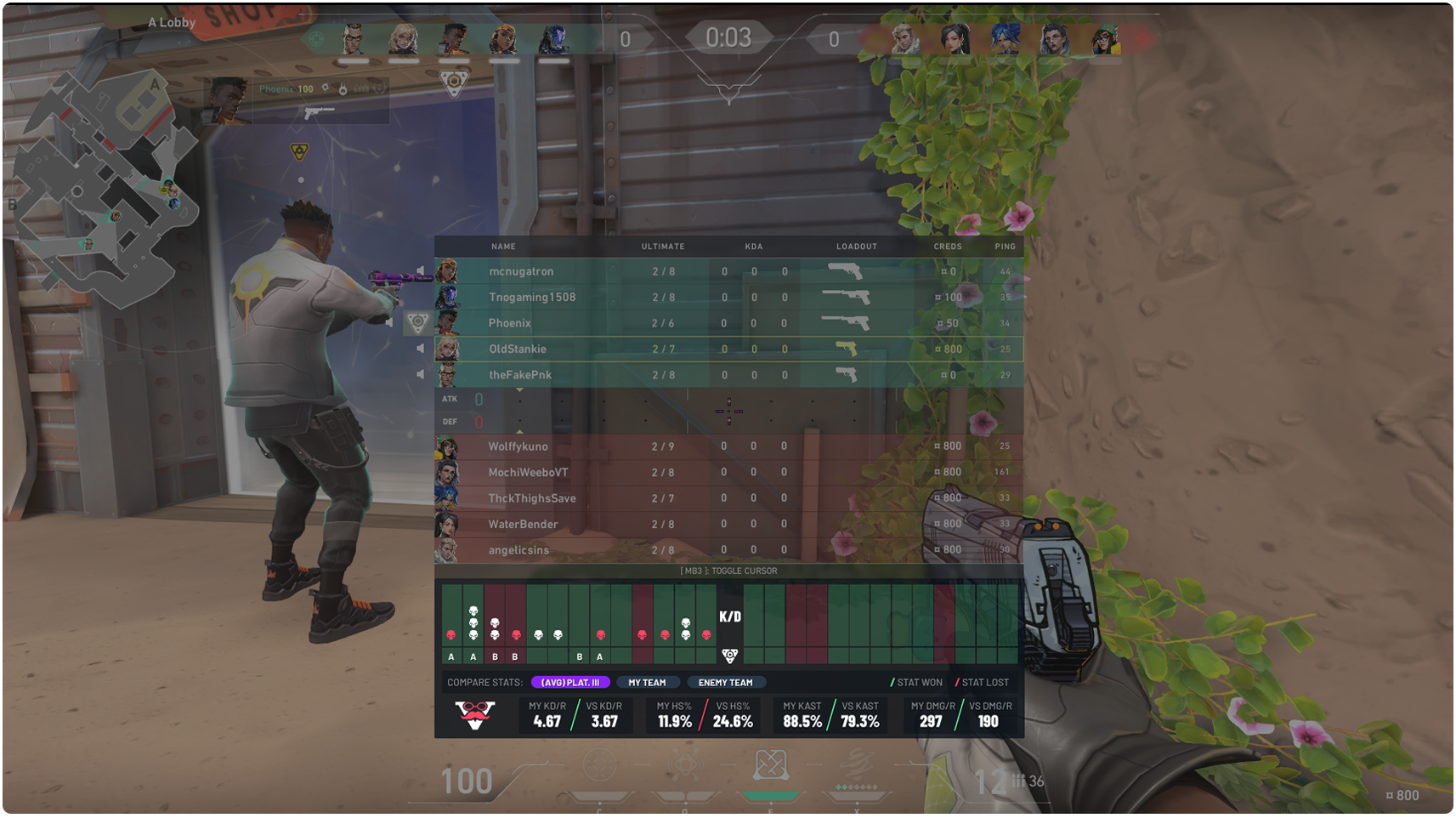Toggle the speaker icon beside theFakePnk
The width and height of the screenshot is (1456, 818).
tap(421, 374)
